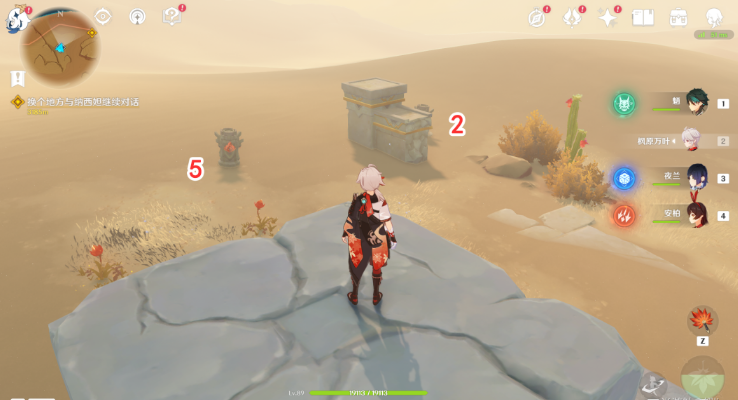Open the quest log bookmark icon

[x=18, y=77]
